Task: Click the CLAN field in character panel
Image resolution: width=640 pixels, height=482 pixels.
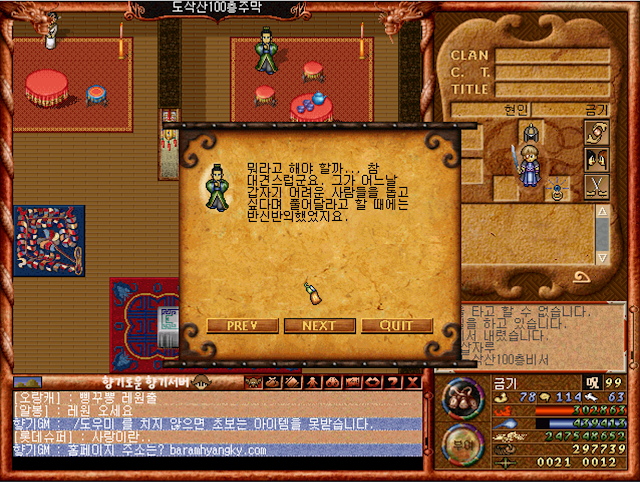Action: coord(551,55)
